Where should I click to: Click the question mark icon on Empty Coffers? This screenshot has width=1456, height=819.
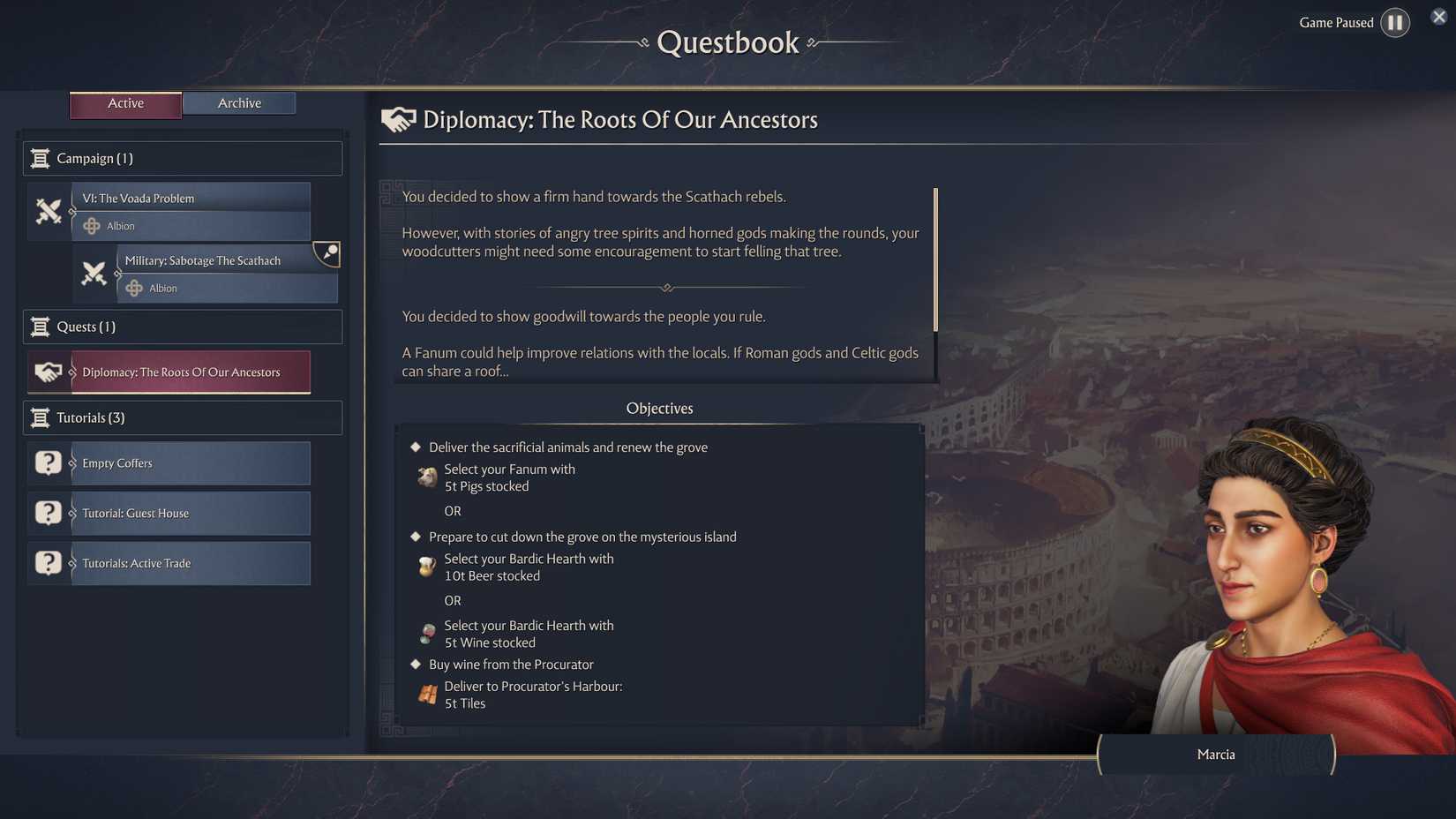(x=48, y=462)
